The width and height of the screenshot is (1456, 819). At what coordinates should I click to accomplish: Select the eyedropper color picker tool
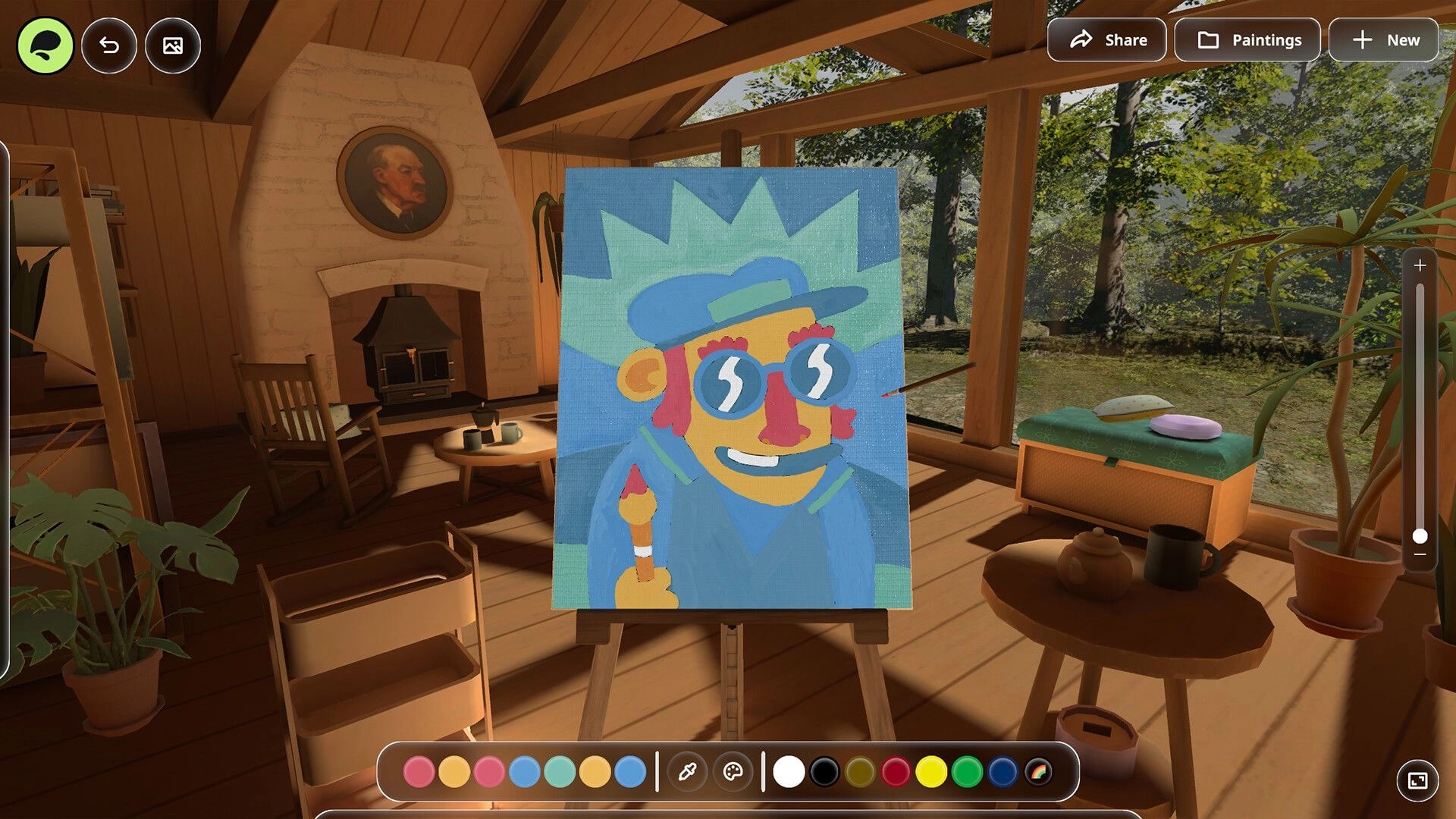point(687,771)
